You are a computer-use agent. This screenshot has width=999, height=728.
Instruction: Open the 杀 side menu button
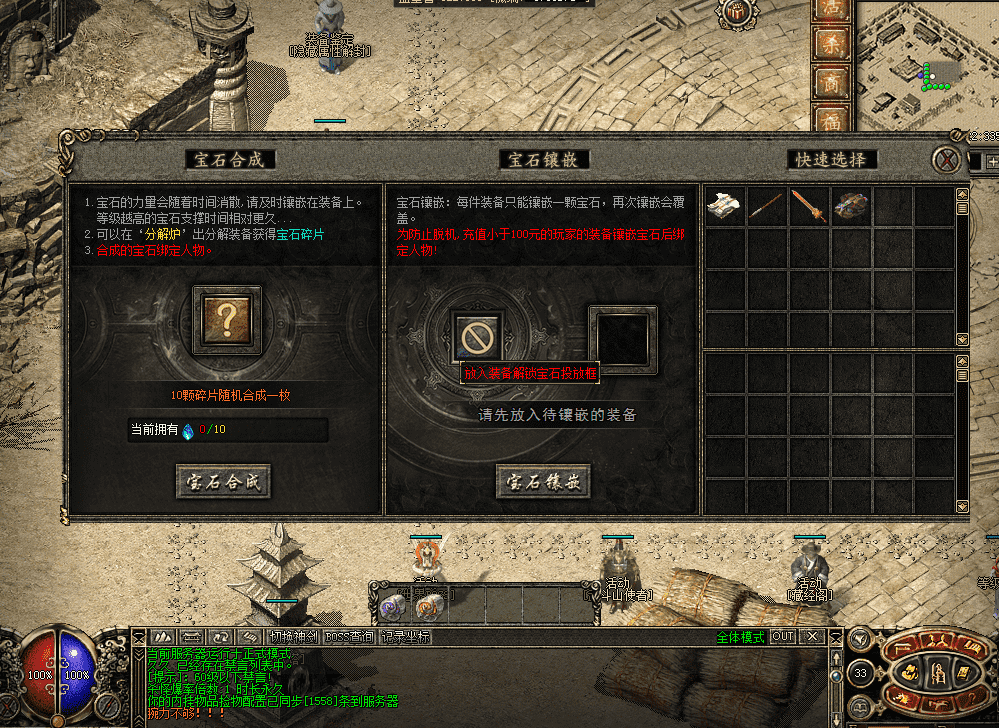click(x=831, y=43)
